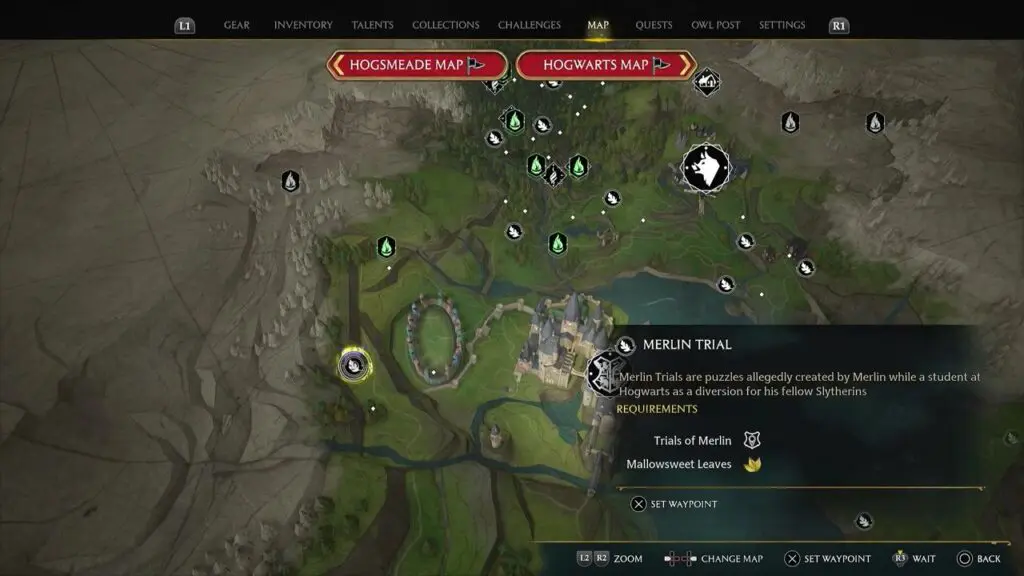Open the Talents tab
The height and width of the screenshot is (576, 1024).
pyautogui.click(x=372, y=25)
